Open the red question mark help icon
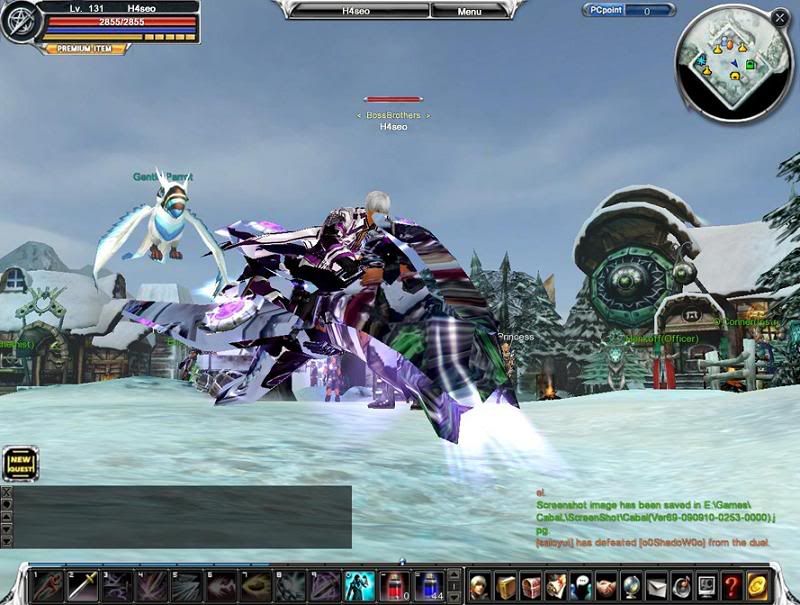Screen dimensions: 800x605 pyautogui.click(x=731, y=586)
